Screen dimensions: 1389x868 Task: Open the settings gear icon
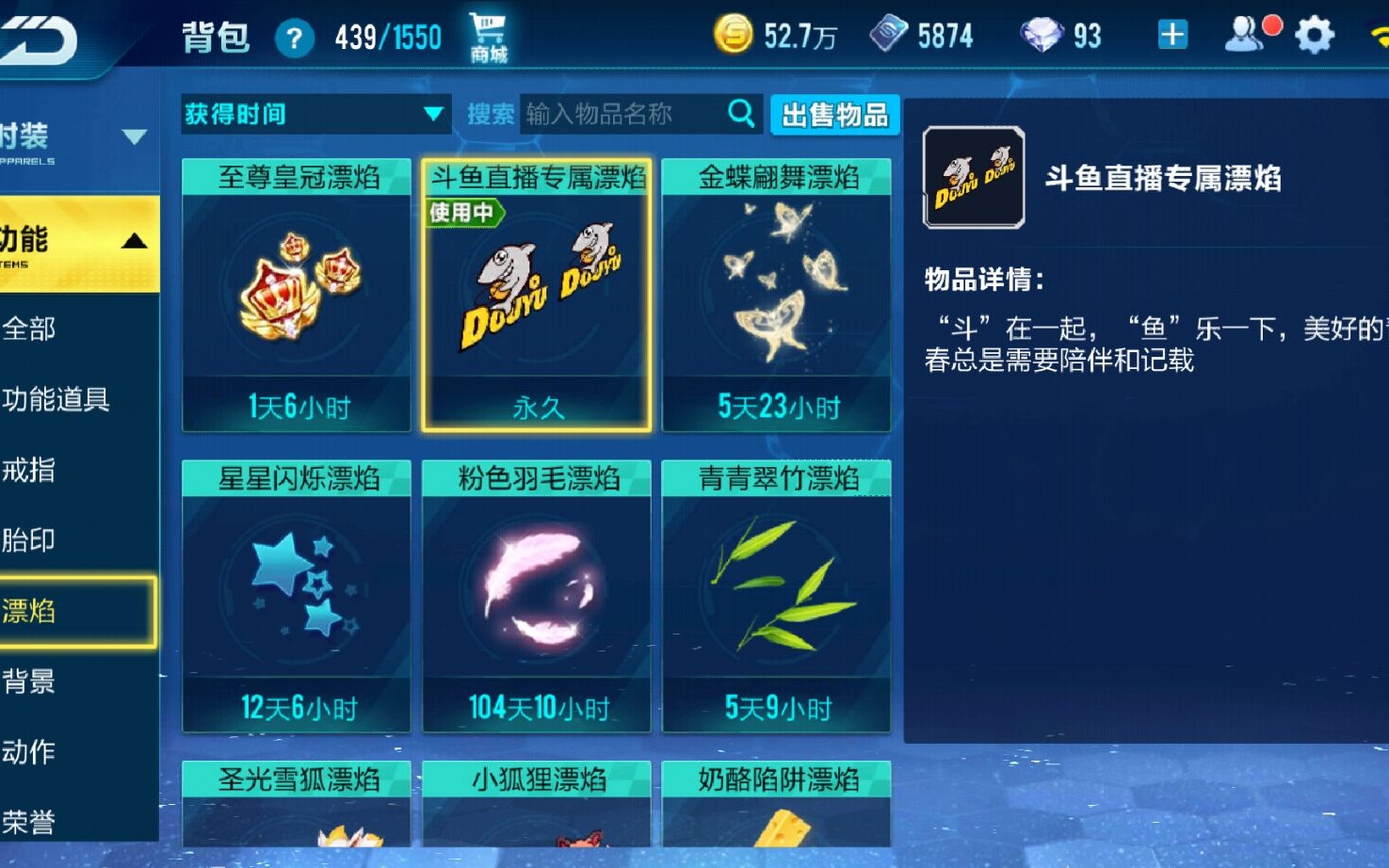point(1315,34)
